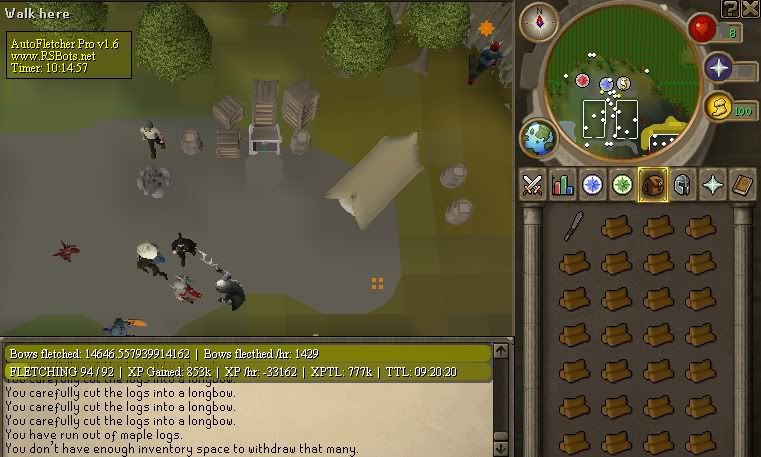Screen dimensions: 761x457
Task: Close the game with the X button
Action: [750, 8]
